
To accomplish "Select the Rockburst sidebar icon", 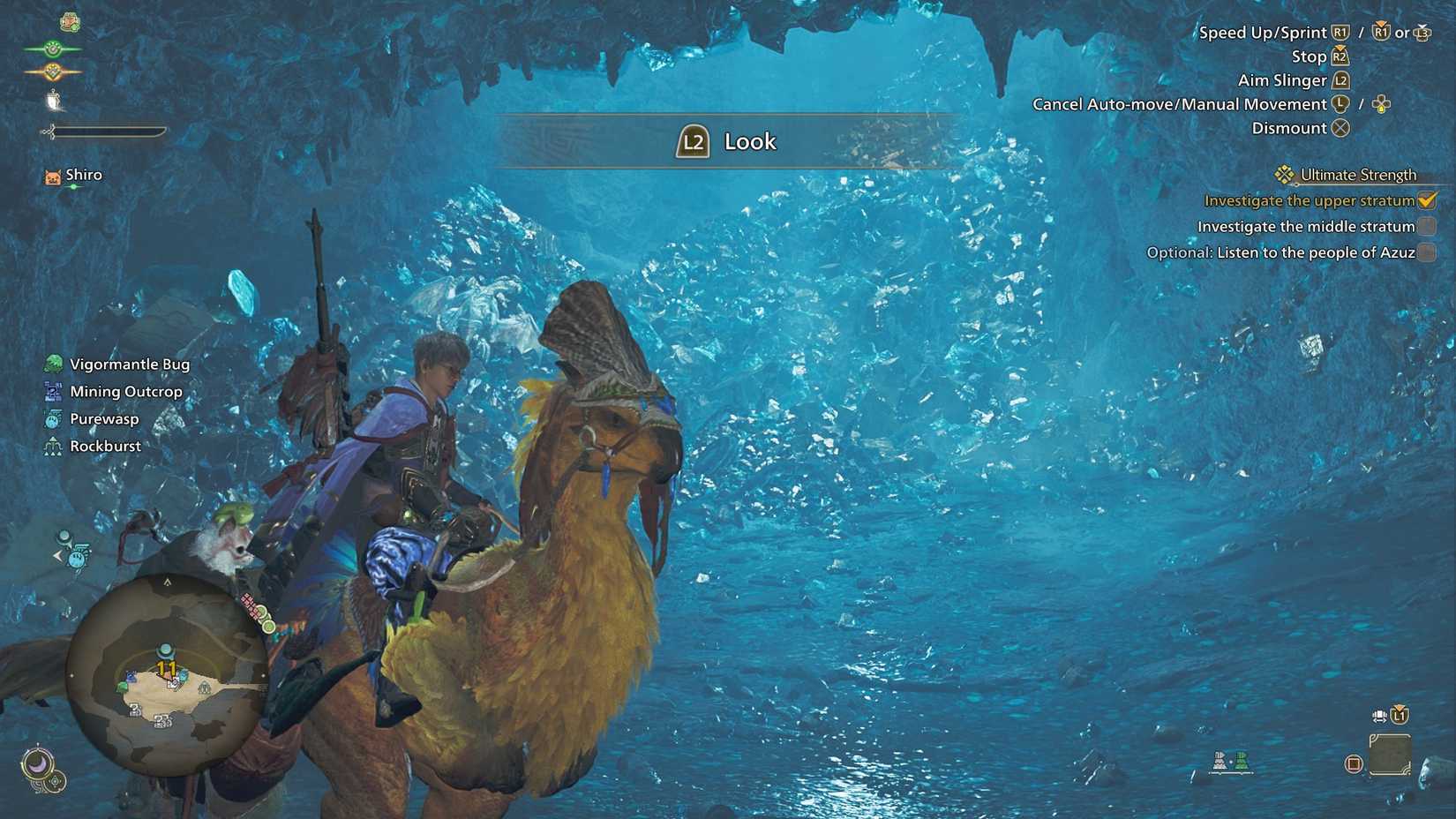I will pyautogui.click(x=53, y=446).
